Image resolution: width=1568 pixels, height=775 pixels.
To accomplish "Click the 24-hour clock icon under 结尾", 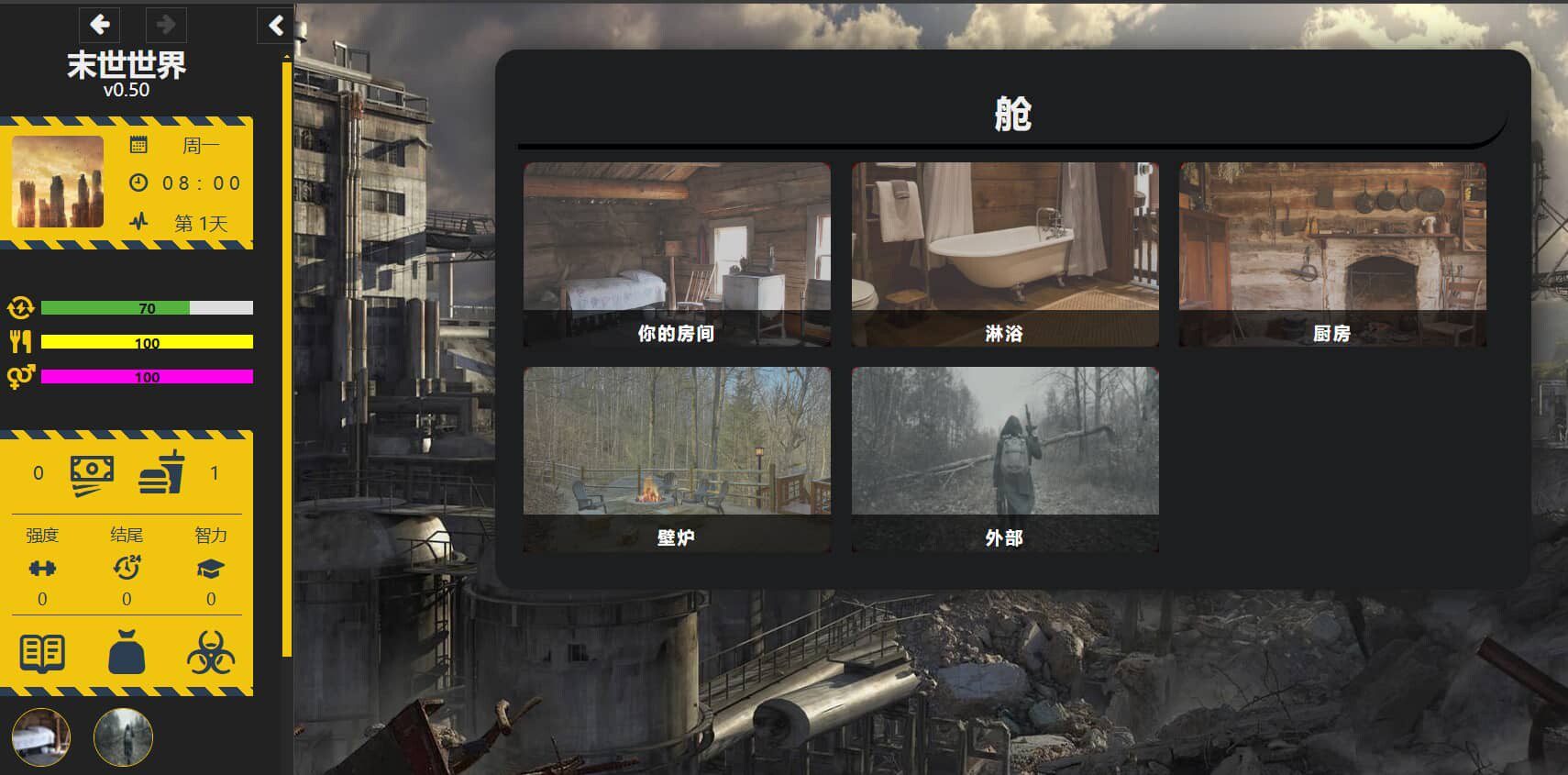I will click(x=127, y=568).
